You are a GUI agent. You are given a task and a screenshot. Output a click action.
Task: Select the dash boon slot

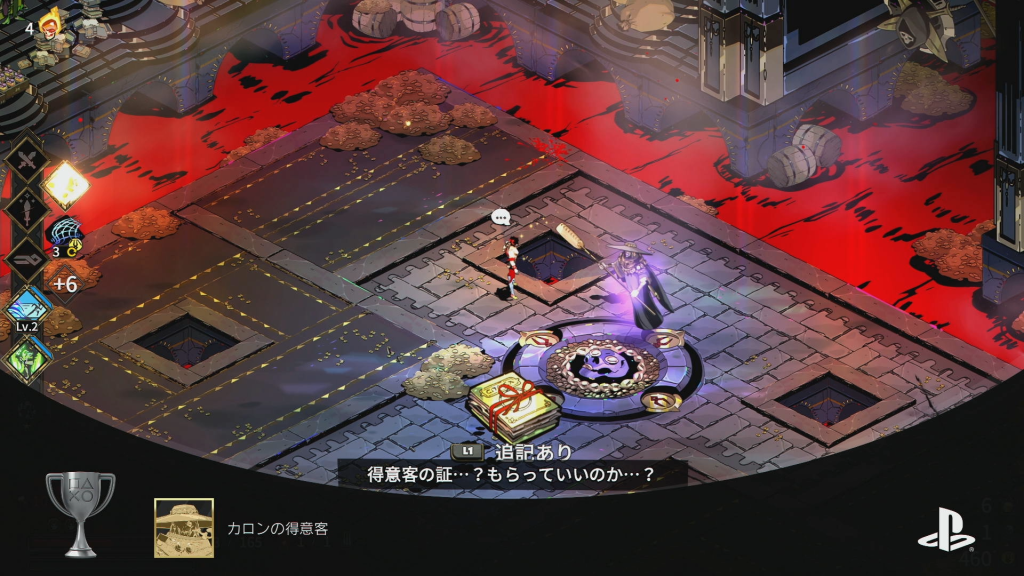(x=27, y=260)
